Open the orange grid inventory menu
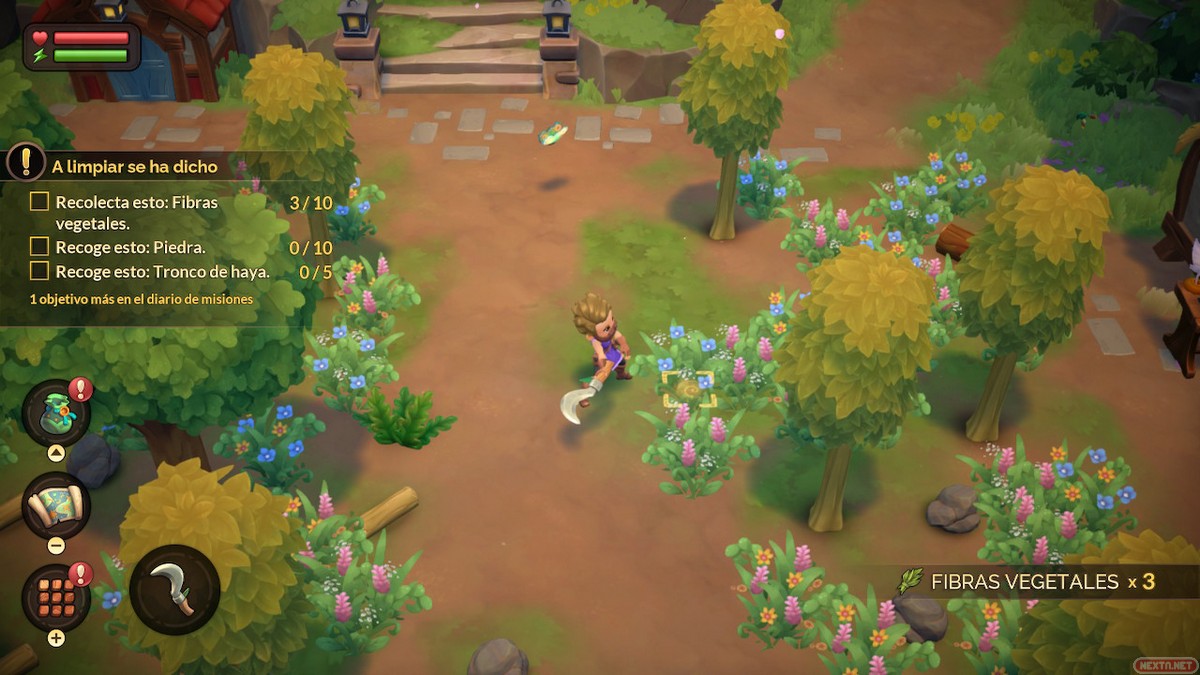 [x=56, y=597]
